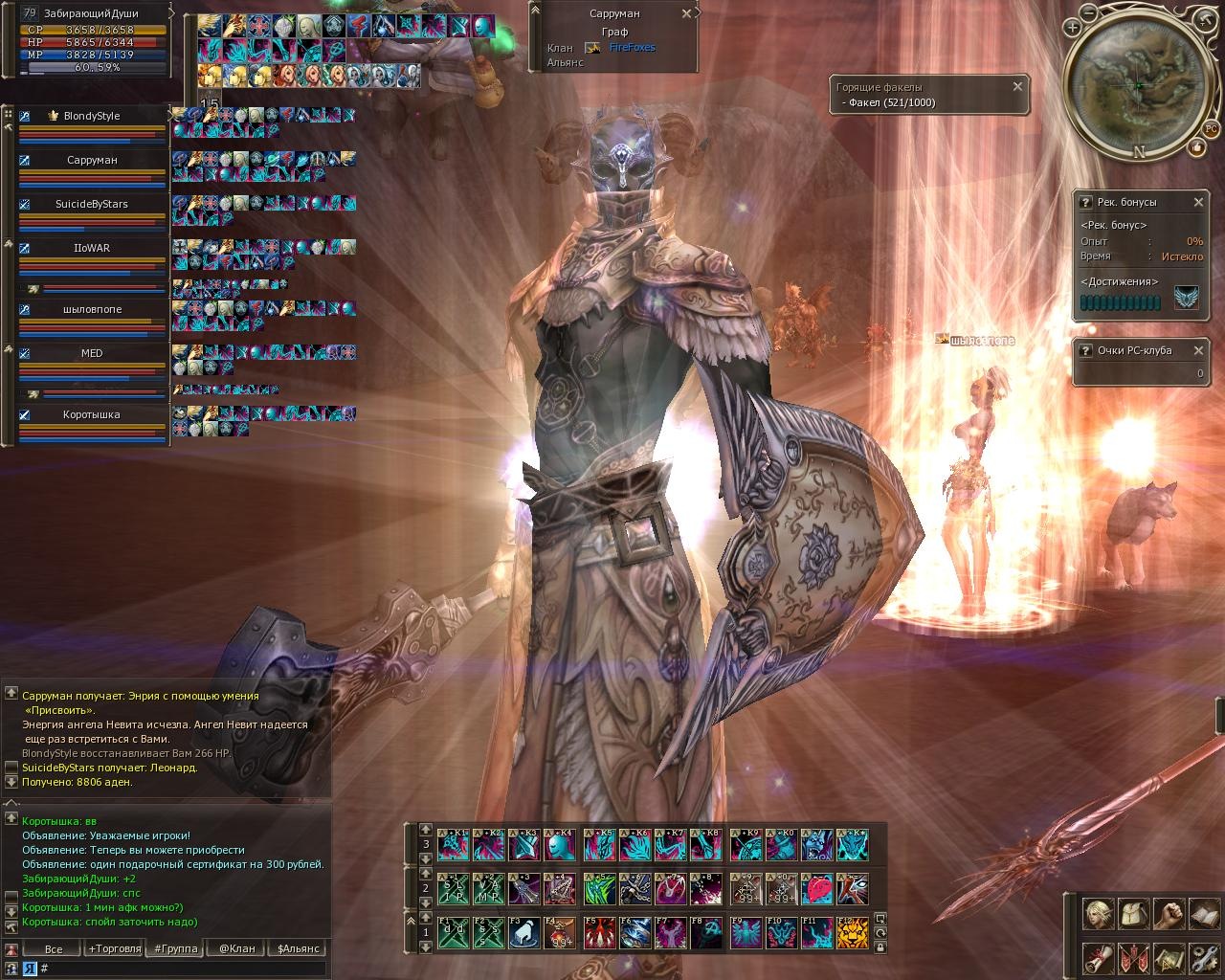This screenshot has width=1225, height=980.
Task: Open the inventory bag icon
Action: pos(1133,914)
